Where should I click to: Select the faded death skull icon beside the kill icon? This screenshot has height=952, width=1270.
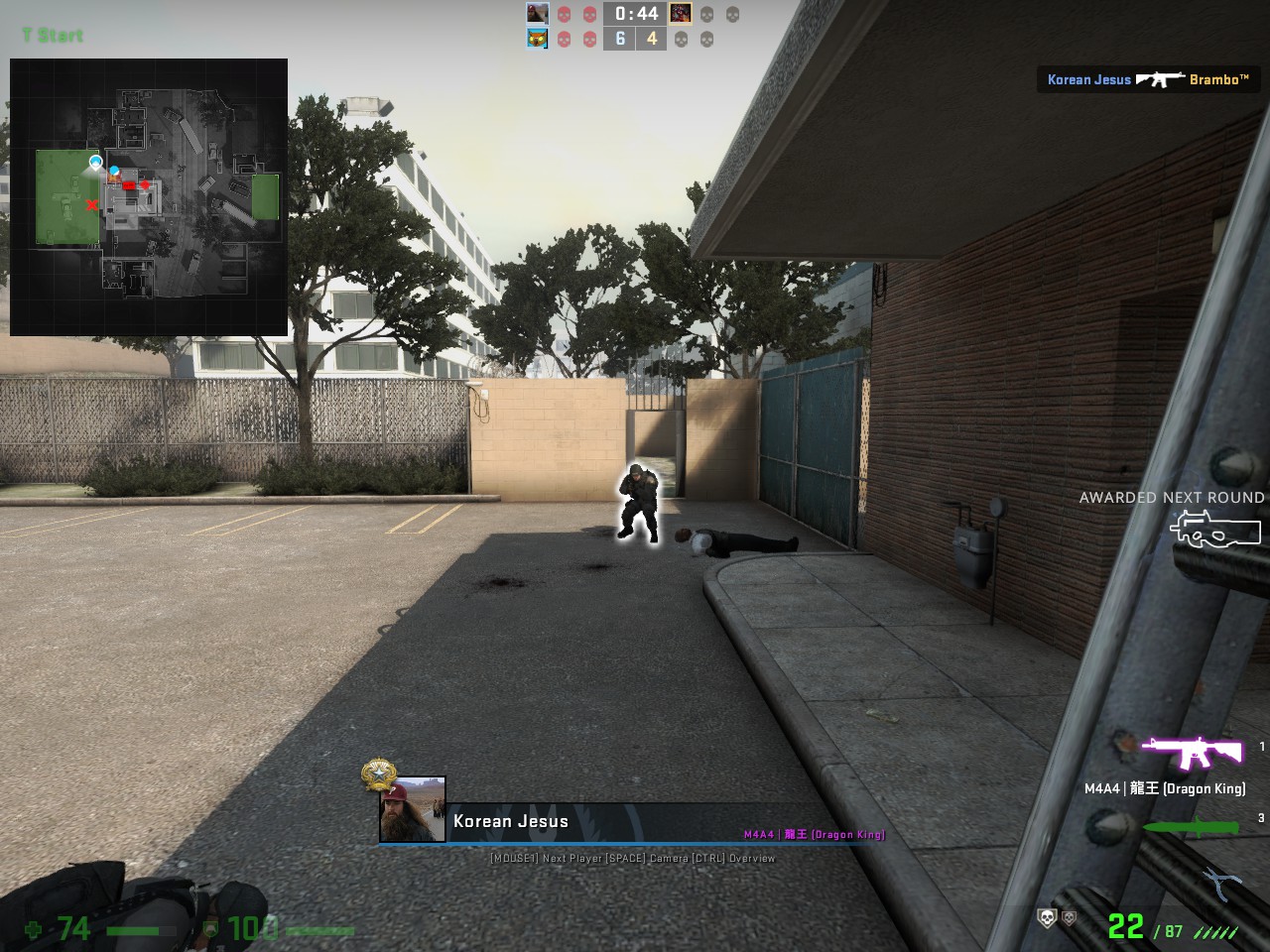coord(1069,919)
